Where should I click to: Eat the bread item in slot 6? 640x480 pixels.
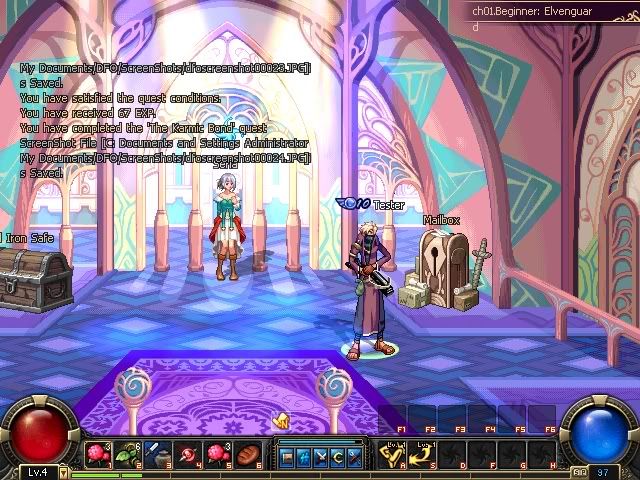247,454
